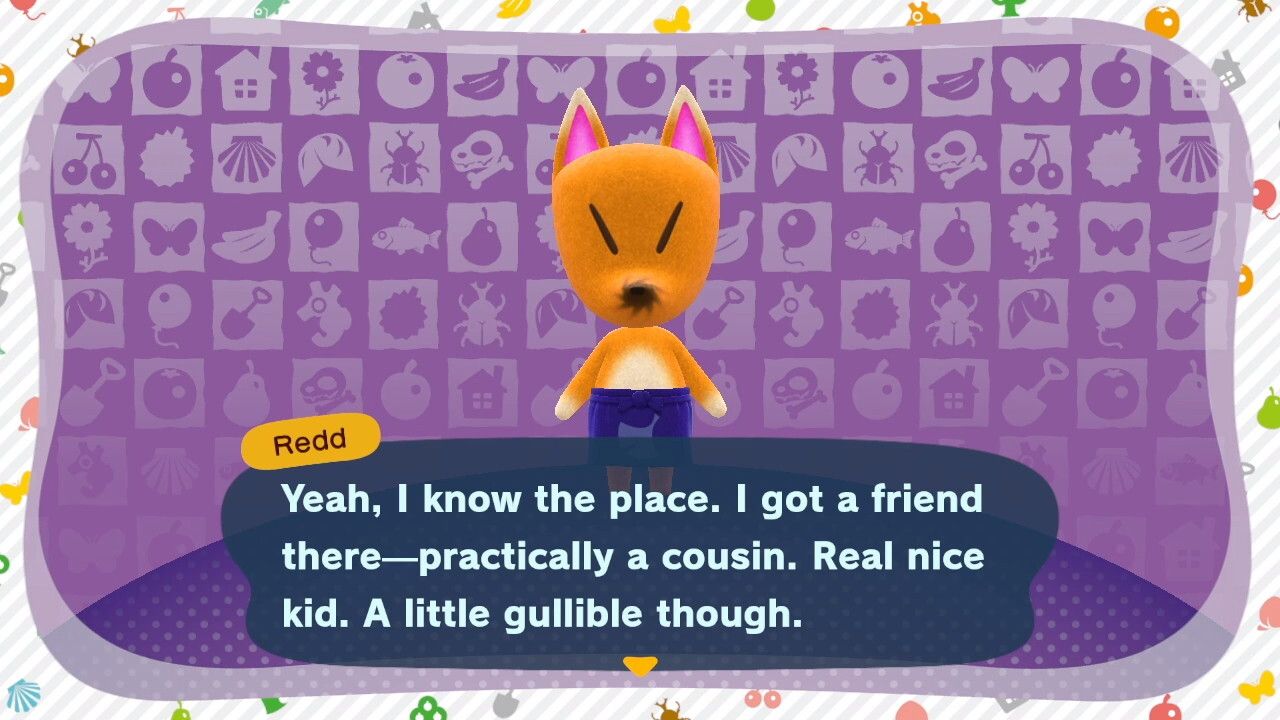Advance dialogue with the yellow arrow indicator

(639, 665)
